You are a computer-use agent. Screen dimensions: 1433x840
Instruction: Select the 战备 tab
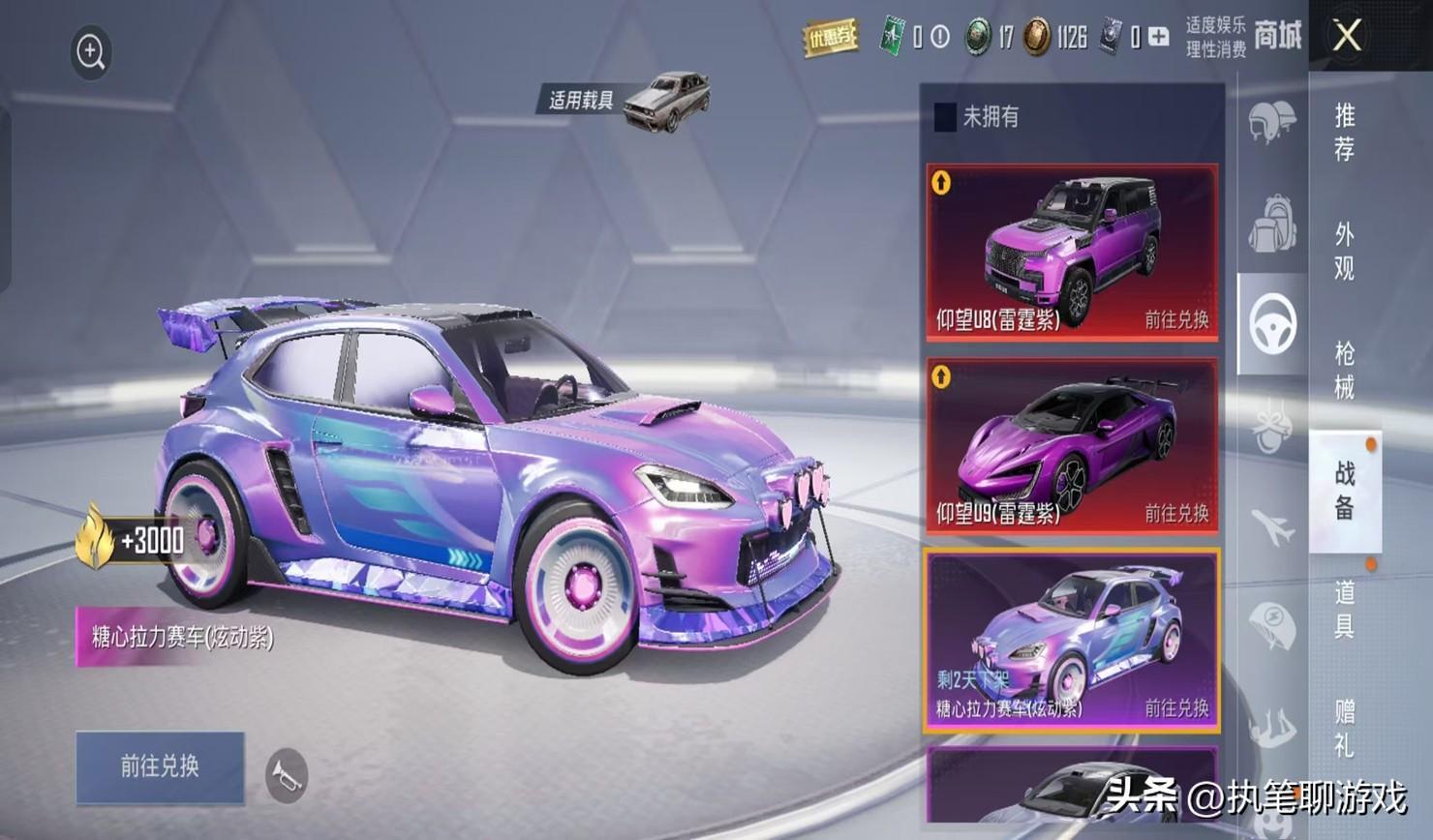point(1344,491)
